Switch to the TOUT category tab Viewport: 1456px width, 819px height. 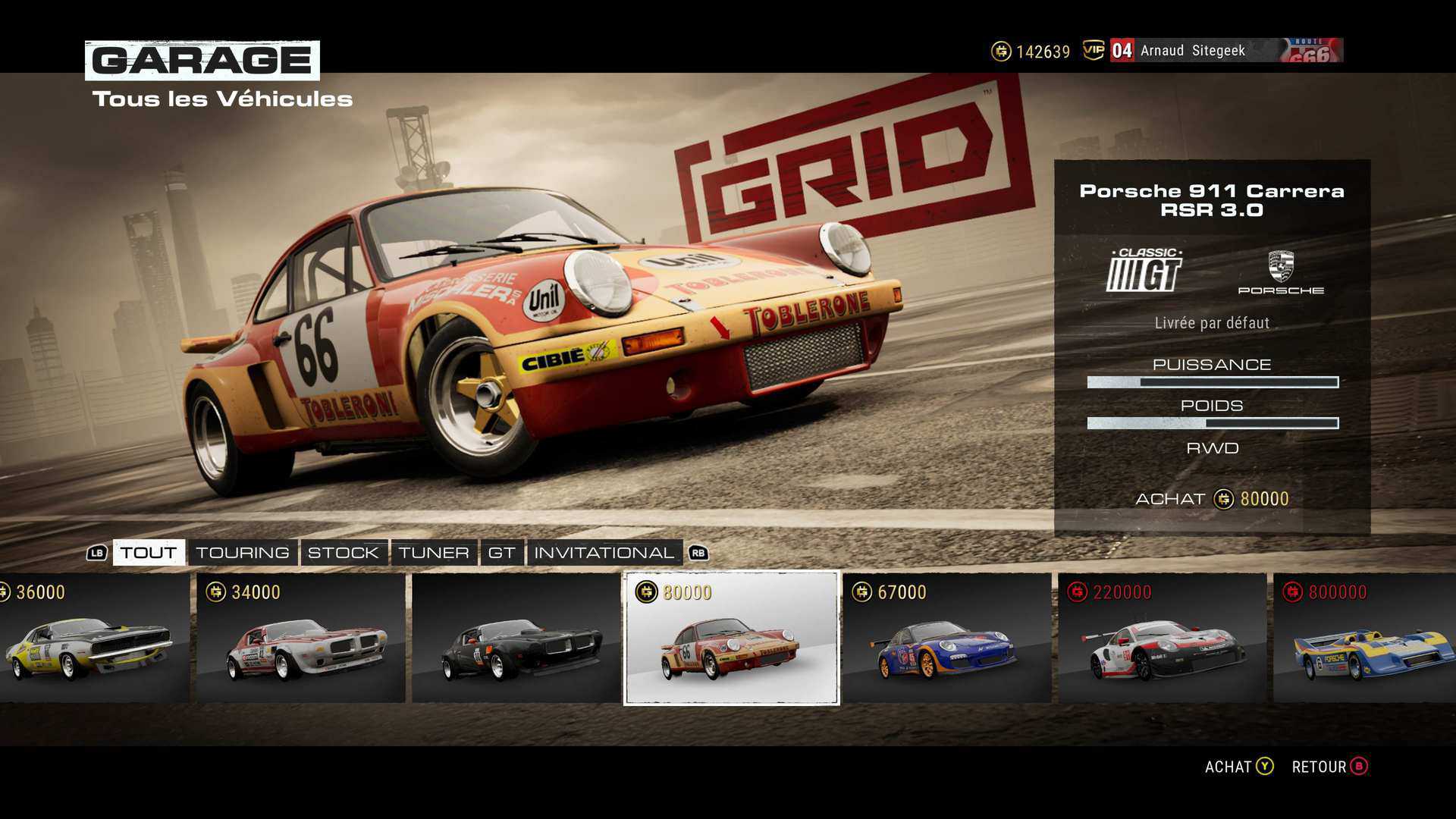click(149, 553)
